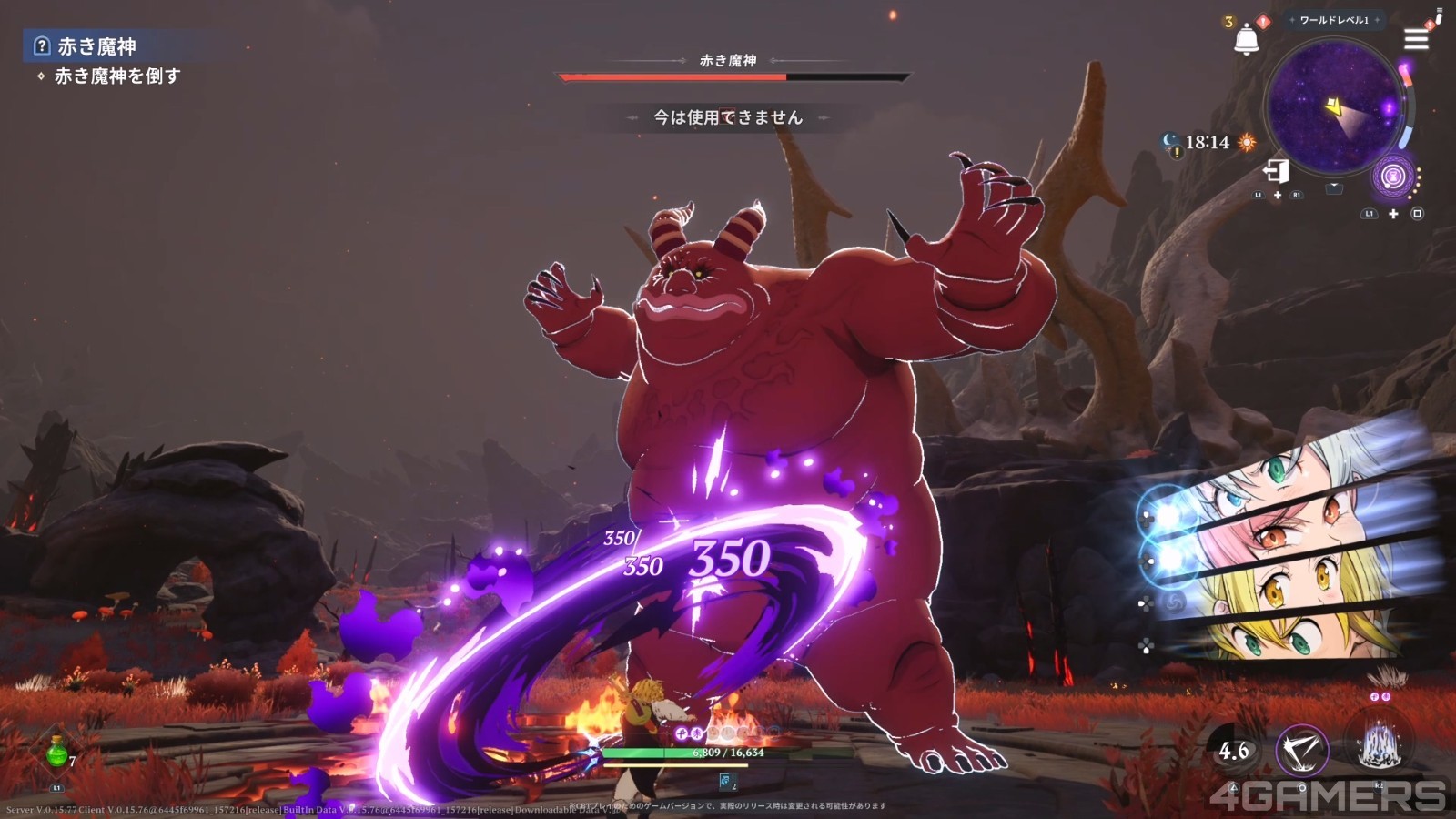The height and width of the screenshot is (819, 1456).
Task: Click the moon time-of-day icon
Action: click(1170, 141)
